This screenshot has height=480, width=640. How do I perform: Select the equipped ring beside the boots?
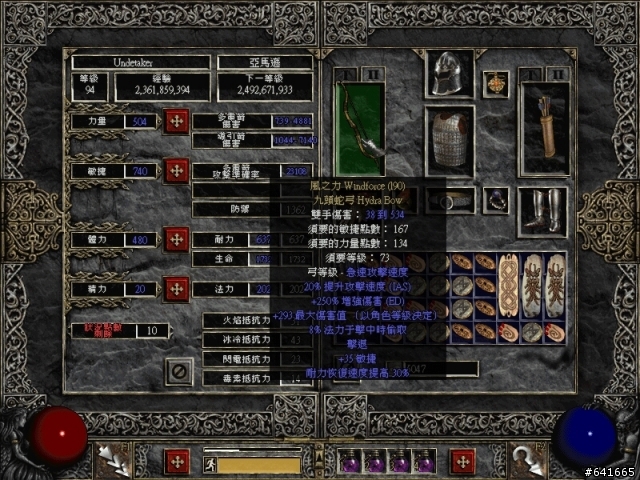[496, 200]
